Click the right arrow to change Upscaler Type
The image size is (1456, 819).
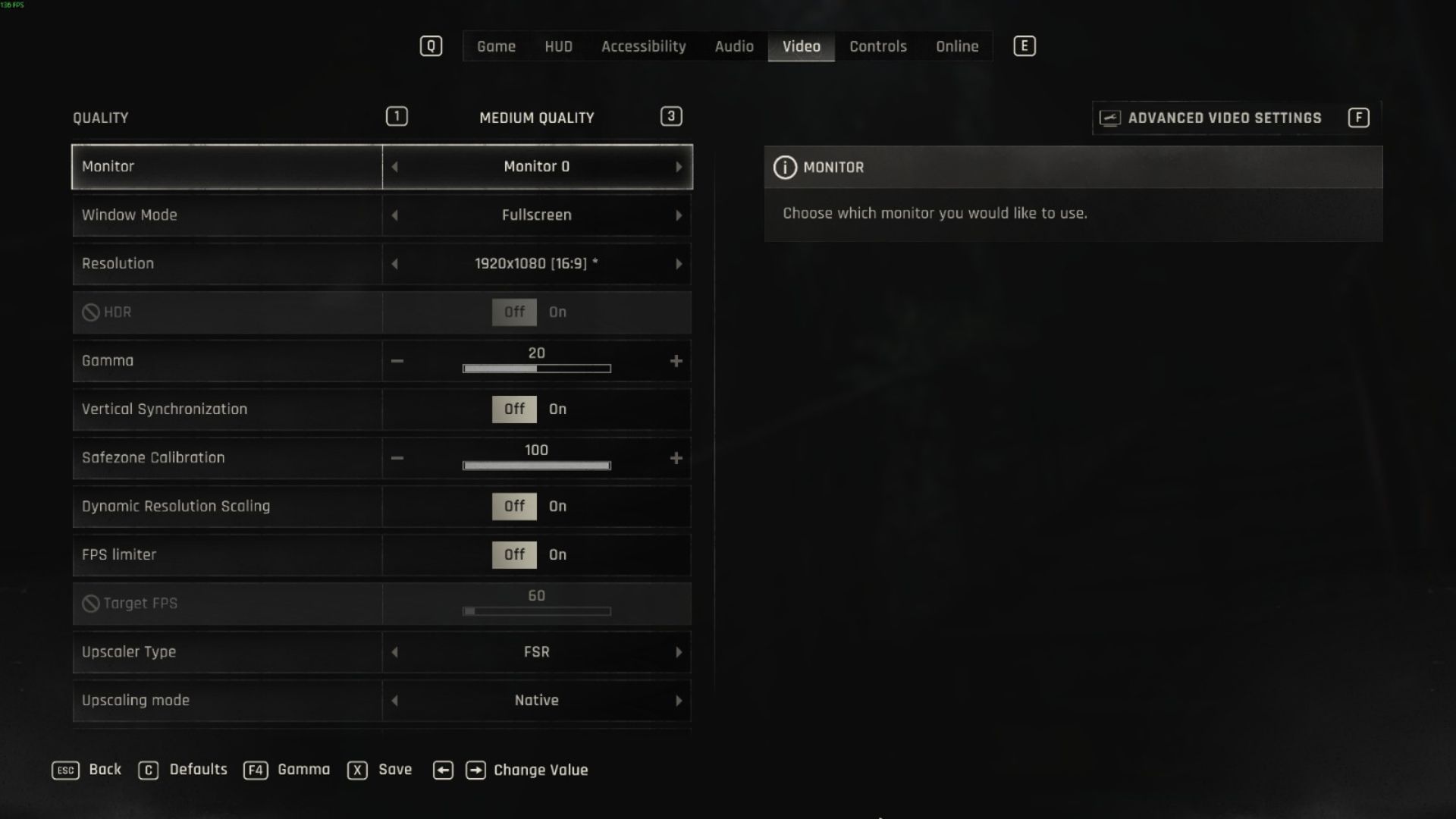(x=680, y=652)
